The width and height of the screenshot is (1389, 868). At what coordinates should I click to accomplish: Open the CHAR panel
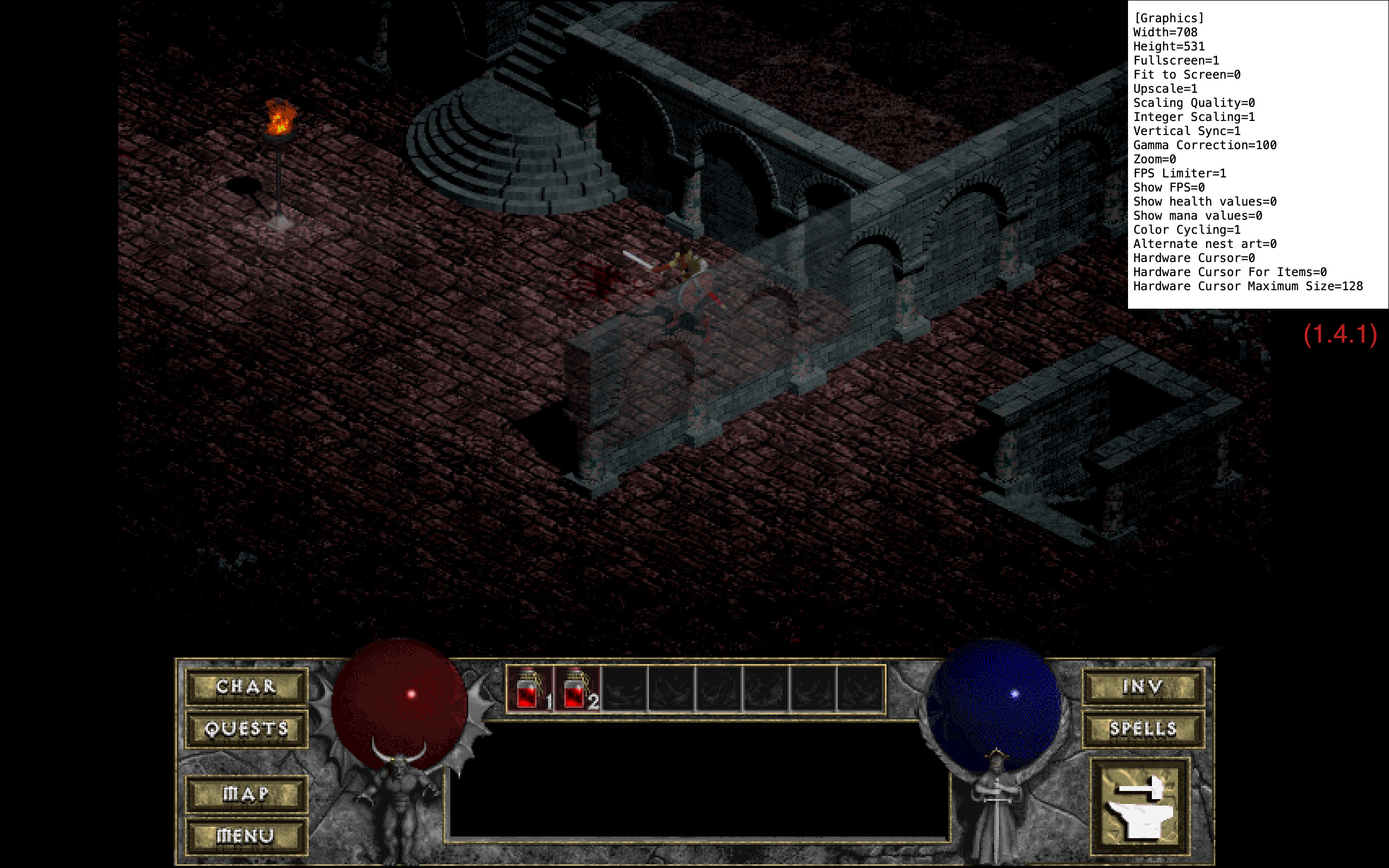[x=248, y=687]
